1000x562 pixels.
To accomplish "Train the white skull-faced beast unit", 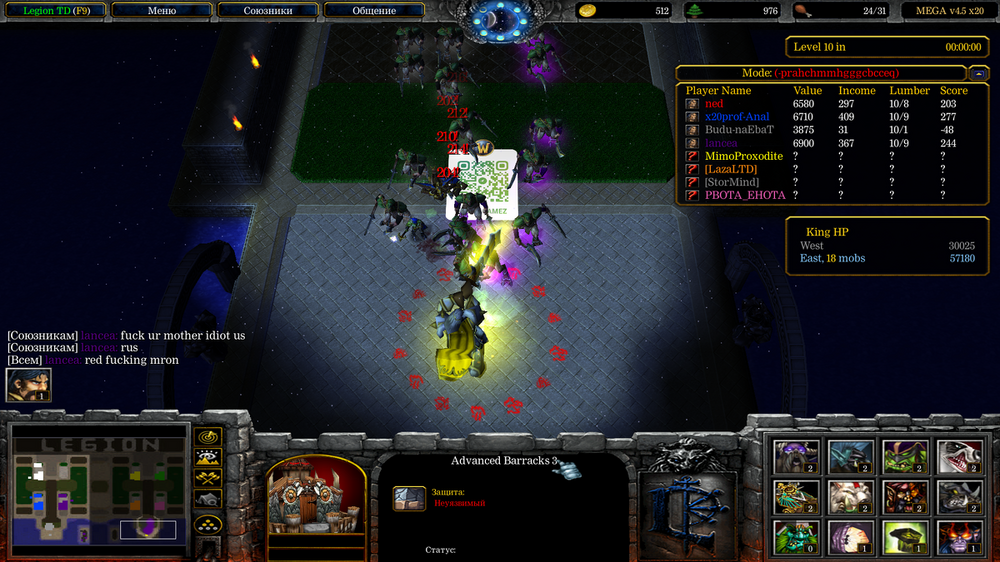I will 959,456.
